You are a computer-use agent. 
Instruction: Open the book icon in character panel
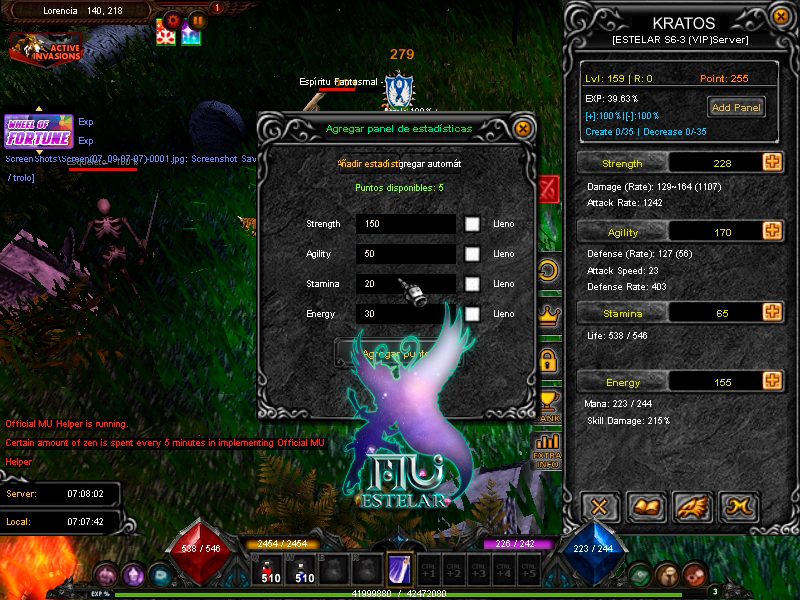pyautogui.click(x=647, y=507)
